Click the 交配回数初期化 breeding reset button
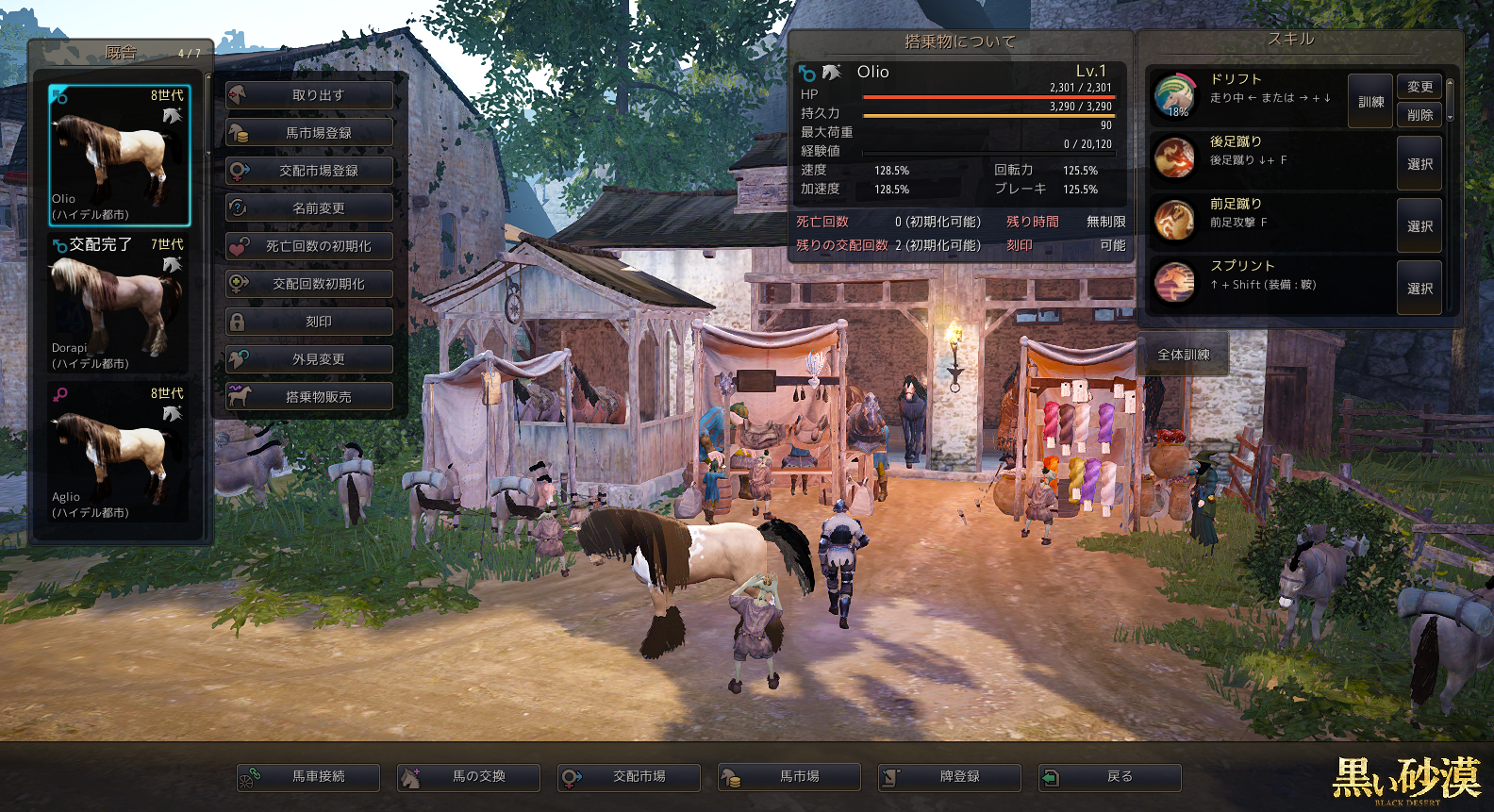This screenshot has width=1494, height=812. point(309,284)
